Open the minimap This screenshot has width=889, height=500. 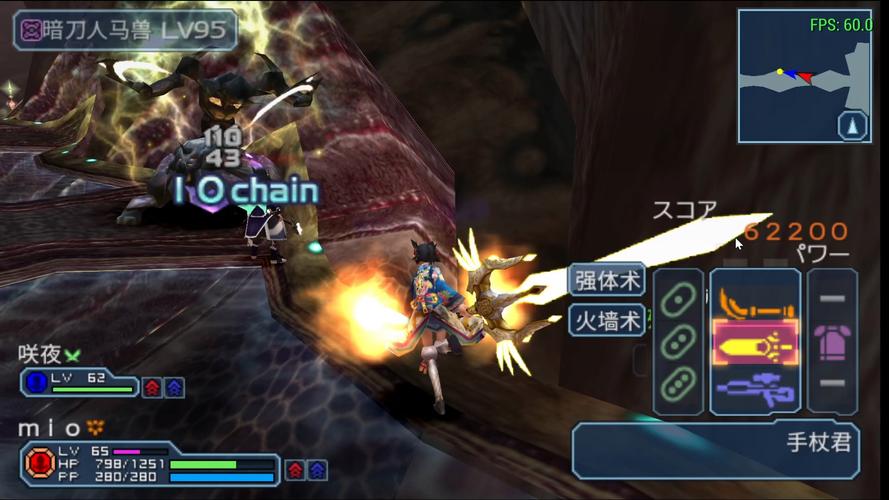pos(791,75)
